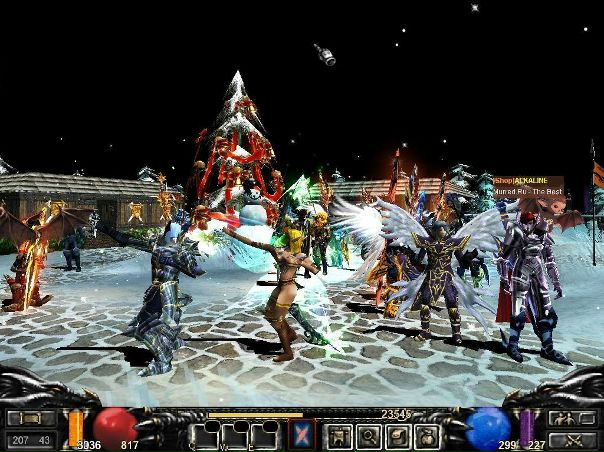Click the button above the map coordinates
Viewport: 604px width, 452px height.
31,419
